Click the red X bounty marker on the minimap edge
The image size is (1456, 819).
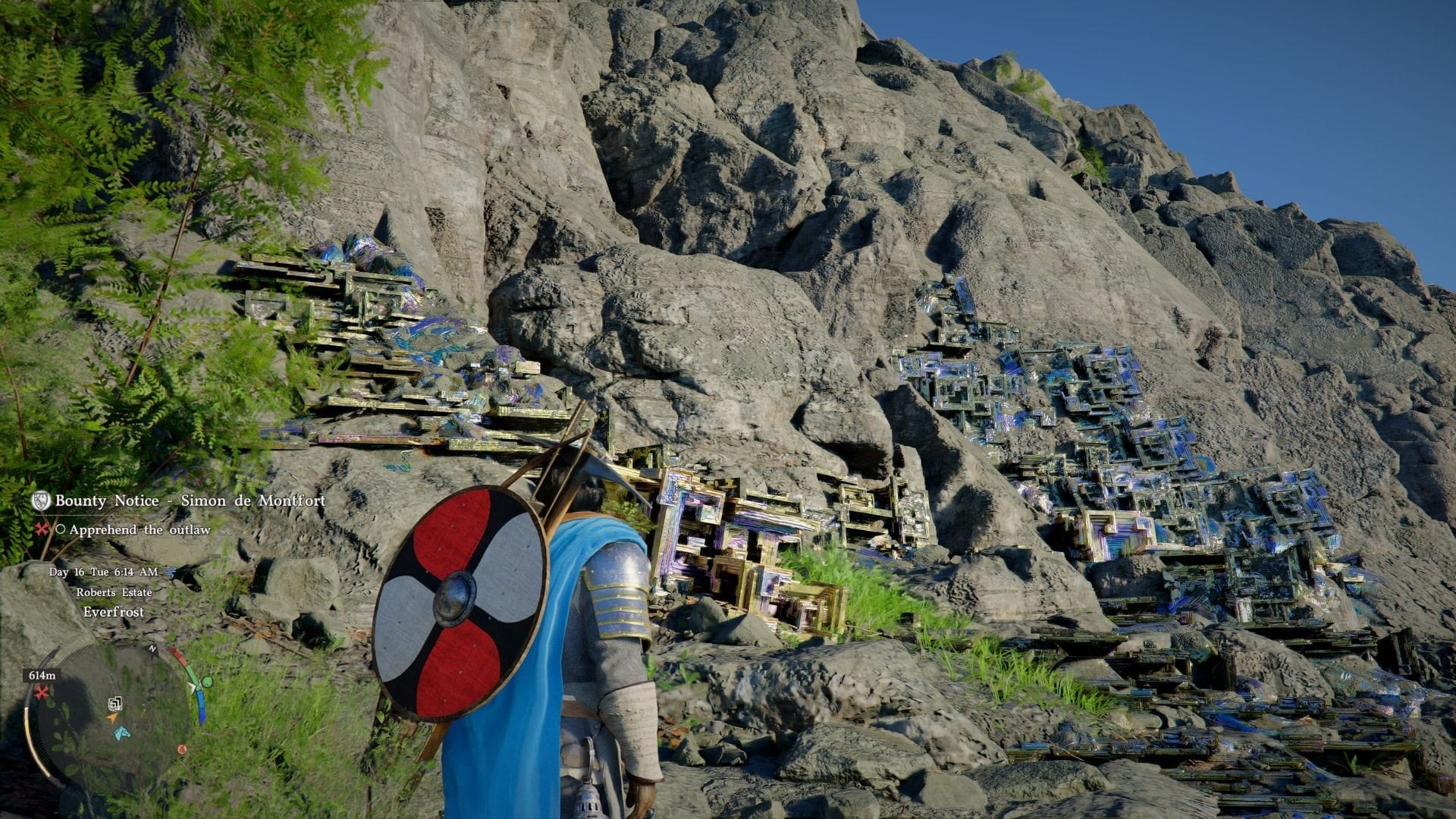click(41, 693)
